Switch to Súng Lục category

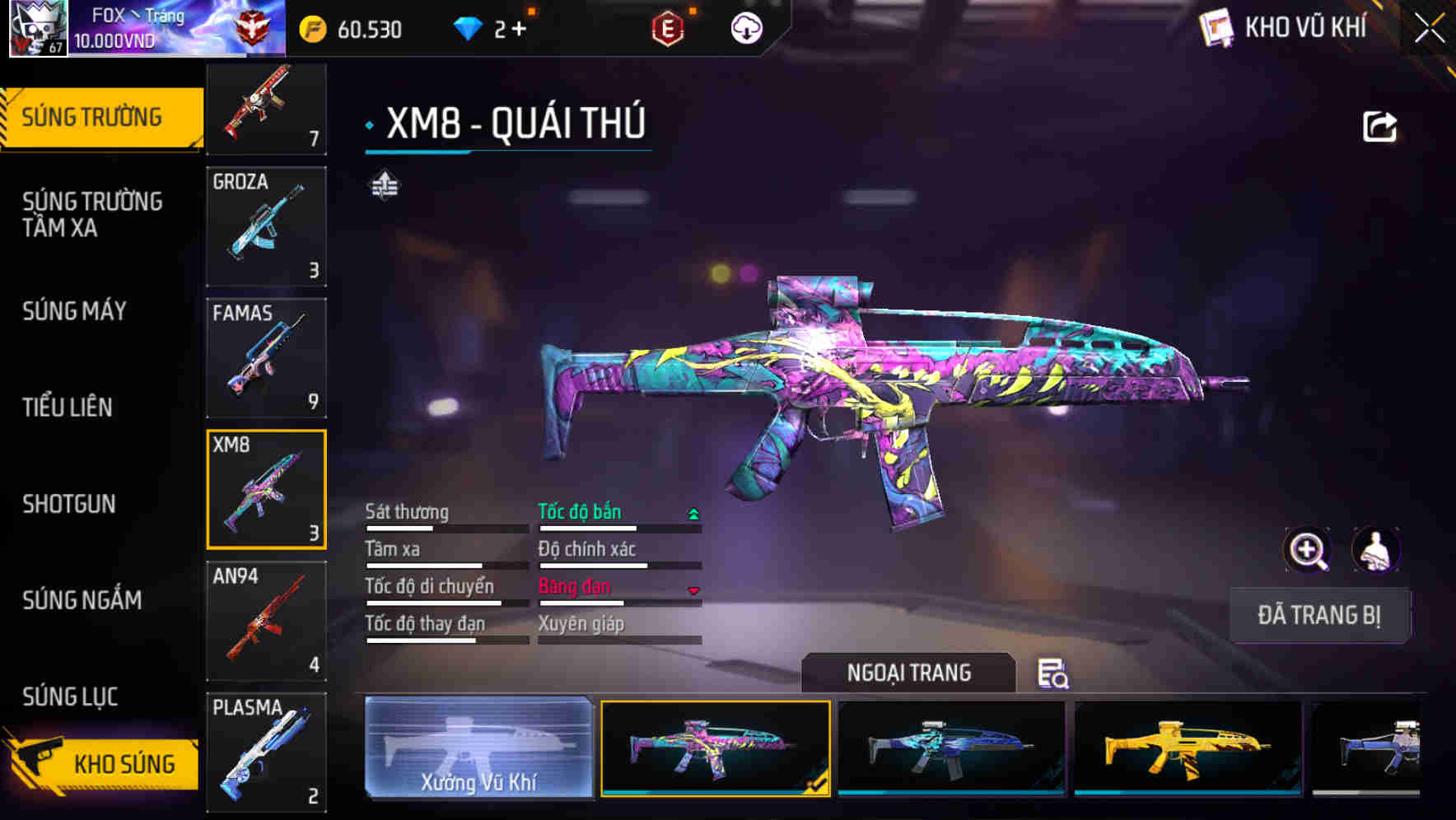70,697
